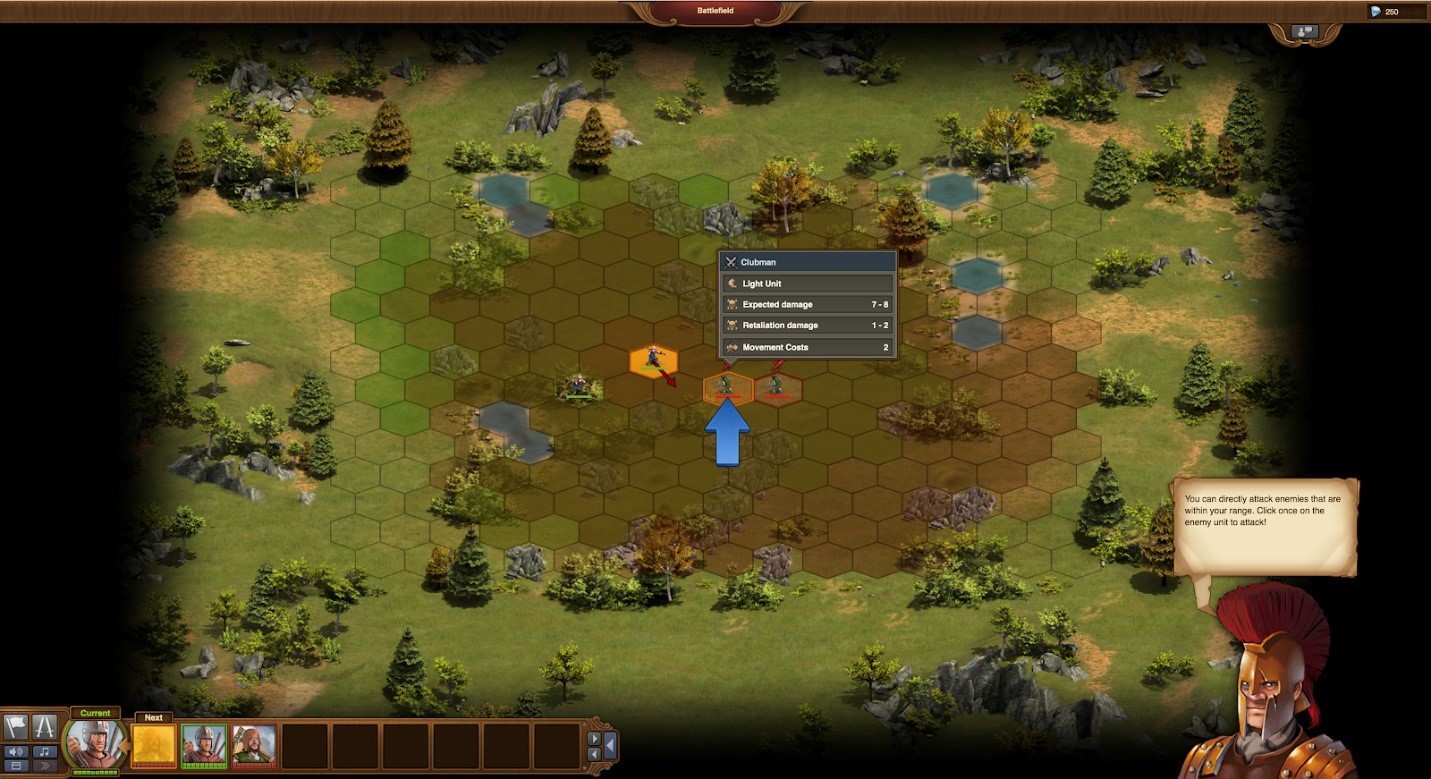Select your active unit on the orange hex

coord(654,360)
